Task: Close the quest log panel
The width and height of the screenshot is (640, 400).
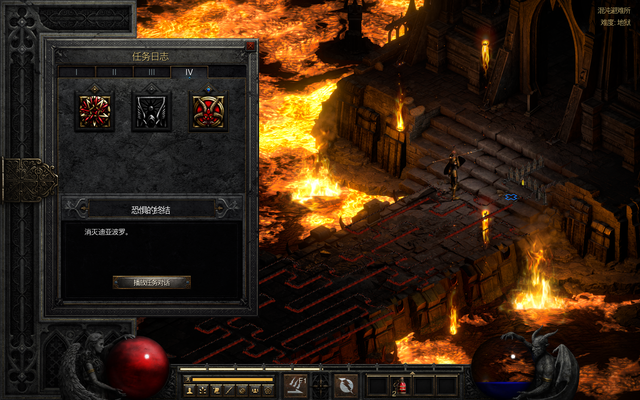Action: pos(248,46)
